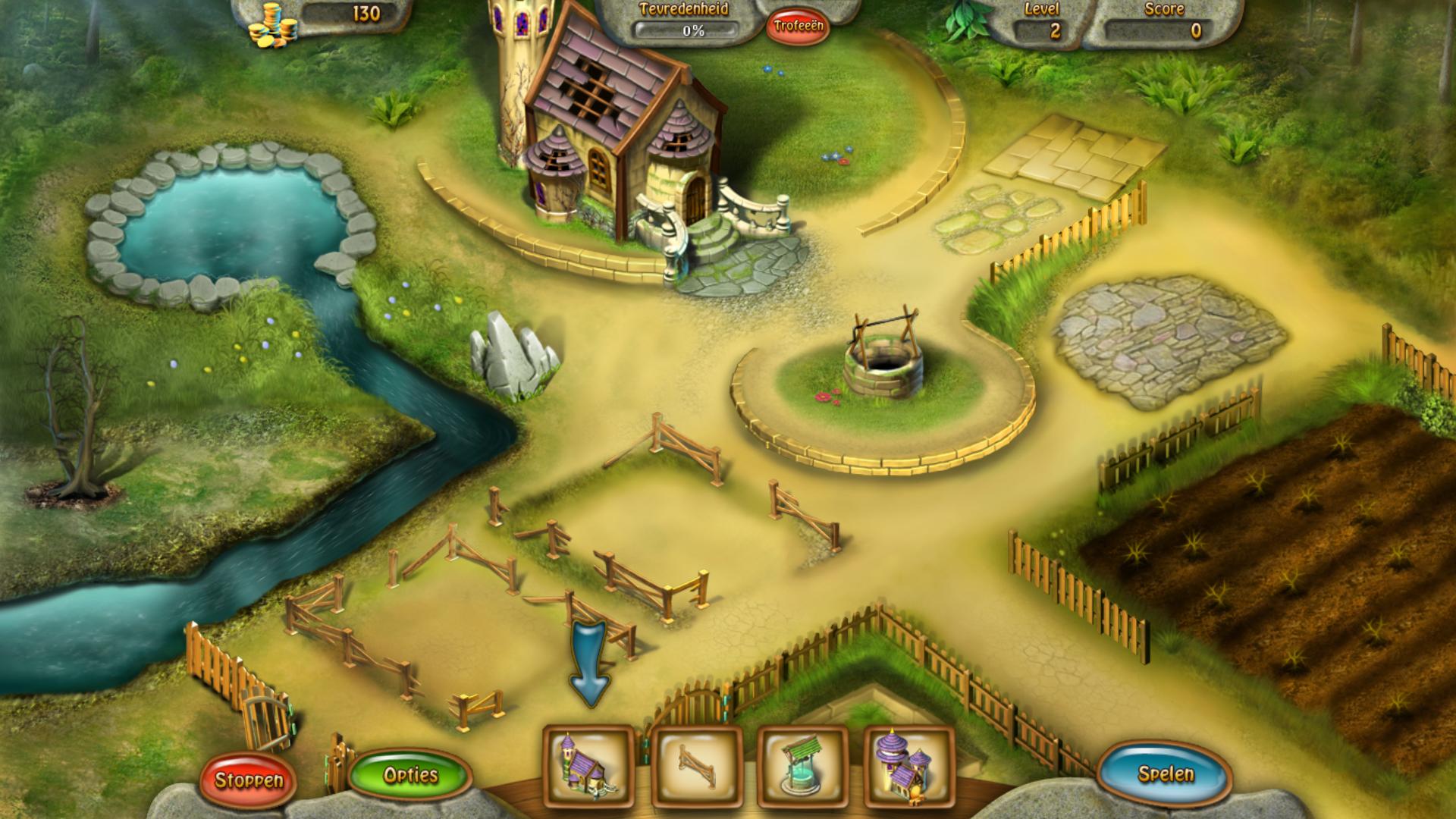Open the Trofeeën screen
Image resolution: width=1456 pixels, height=819 pixels.
coord(798,27)
